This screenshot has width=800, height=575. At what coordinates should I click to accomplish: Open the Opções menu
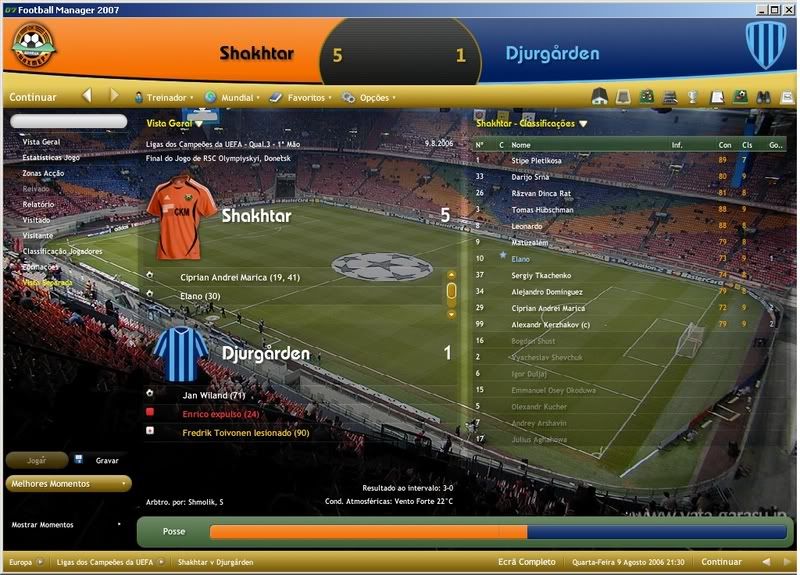click(x=374, y=98)
